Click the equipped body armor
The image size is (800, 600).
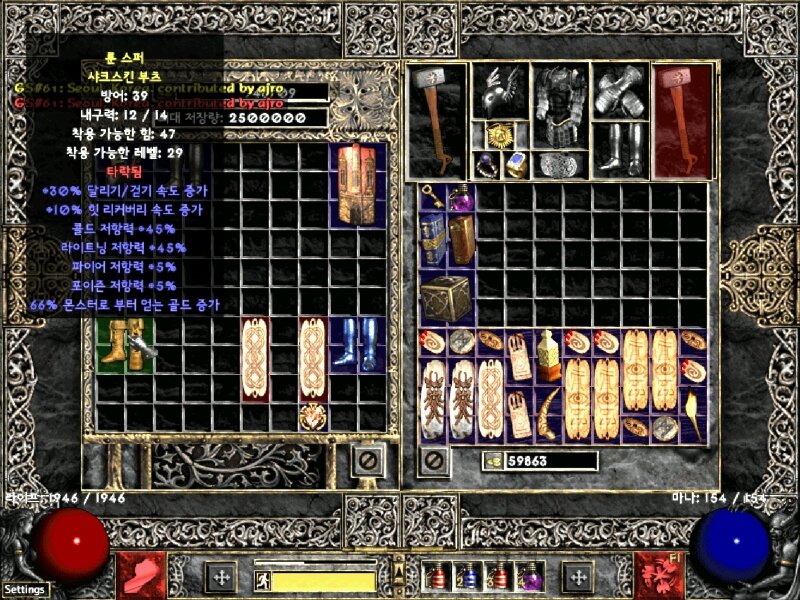559,105
